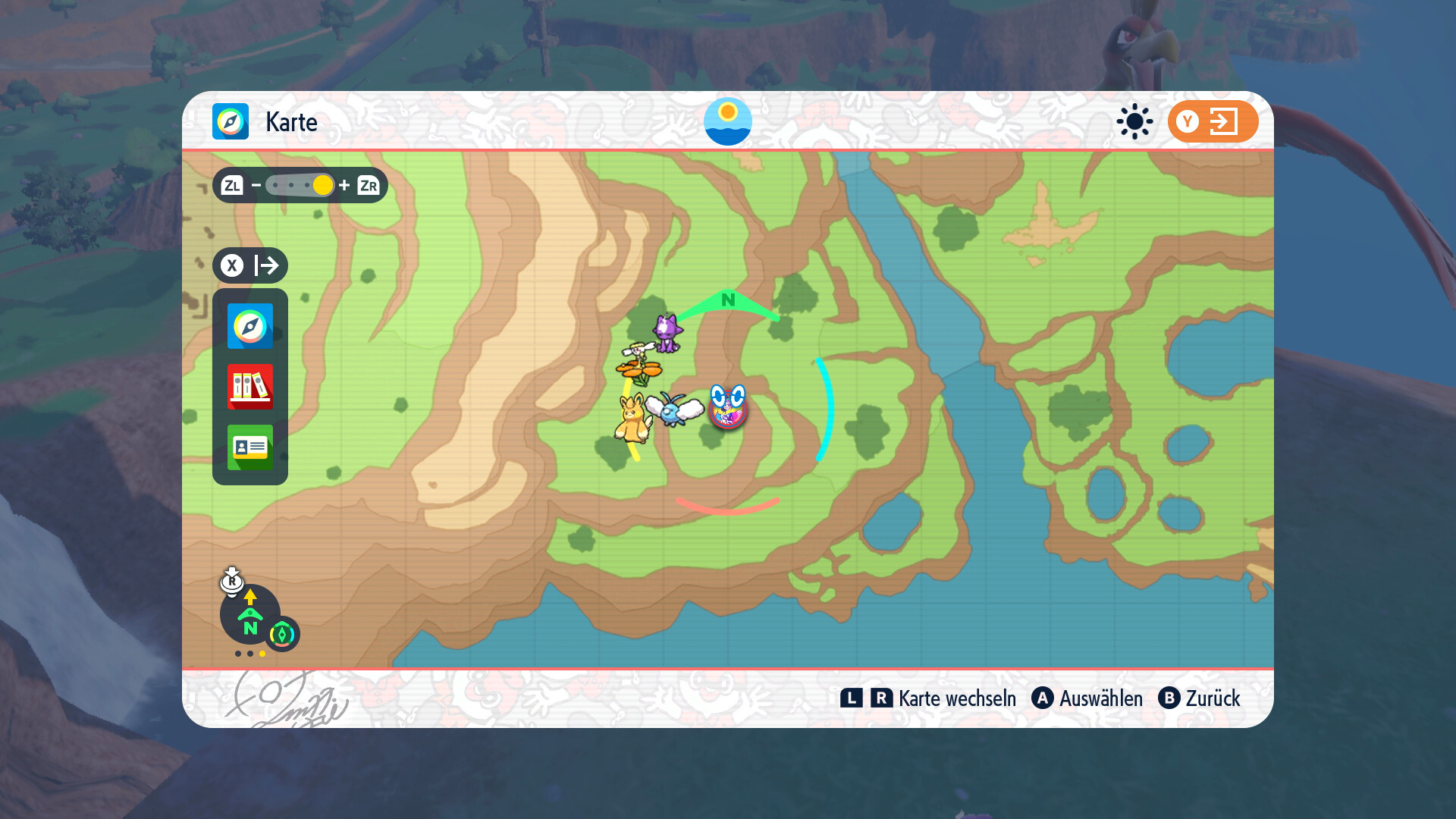
Task: Select the yellow Pawmi marker on the map
Action: pos(632,419)
